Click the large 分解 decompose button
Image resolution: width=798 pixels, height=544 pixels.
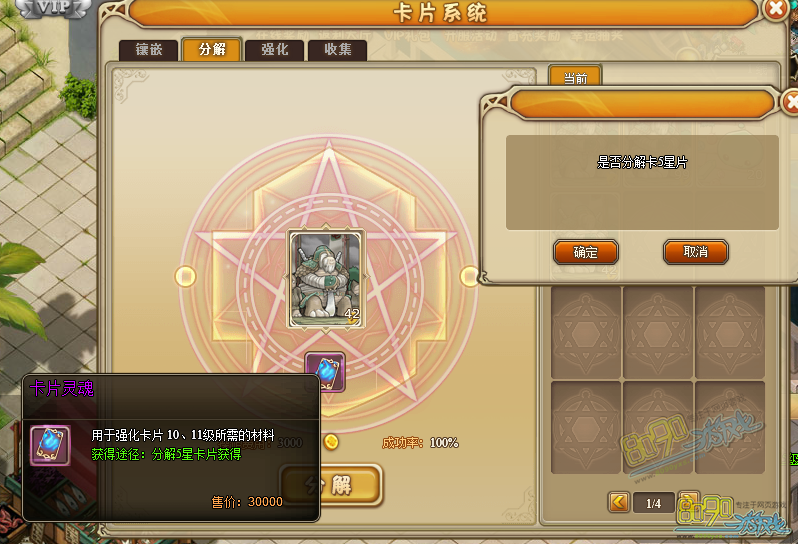331,486
